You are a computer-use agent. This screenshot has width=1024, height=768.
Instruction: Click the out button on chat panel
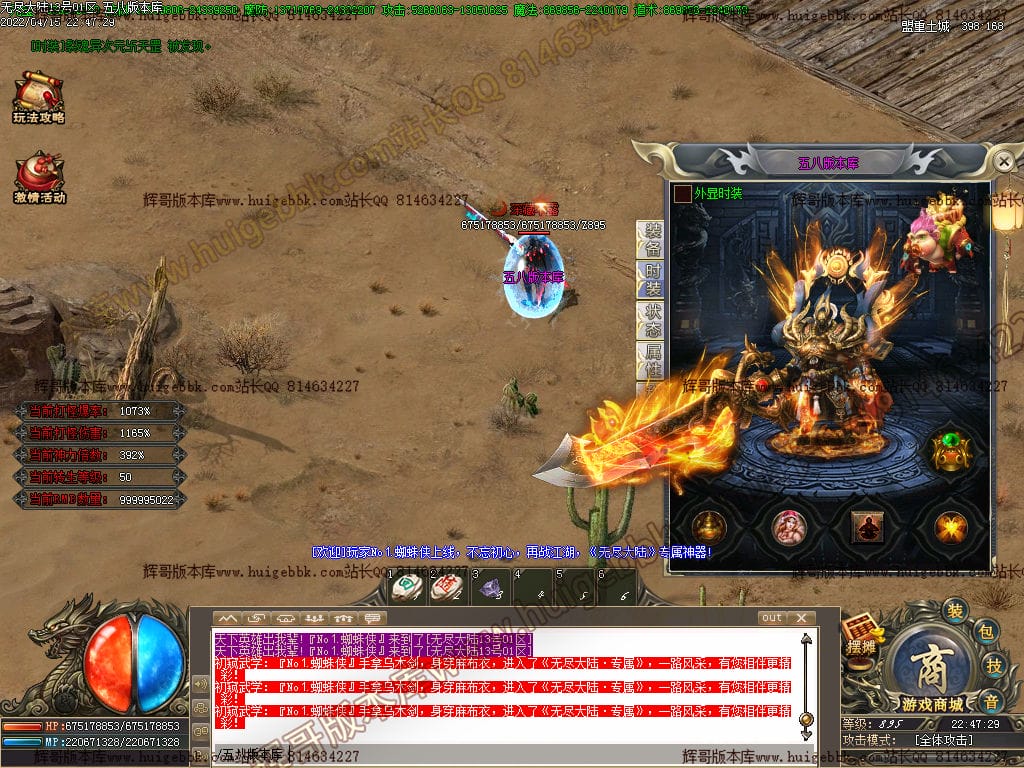771,618
